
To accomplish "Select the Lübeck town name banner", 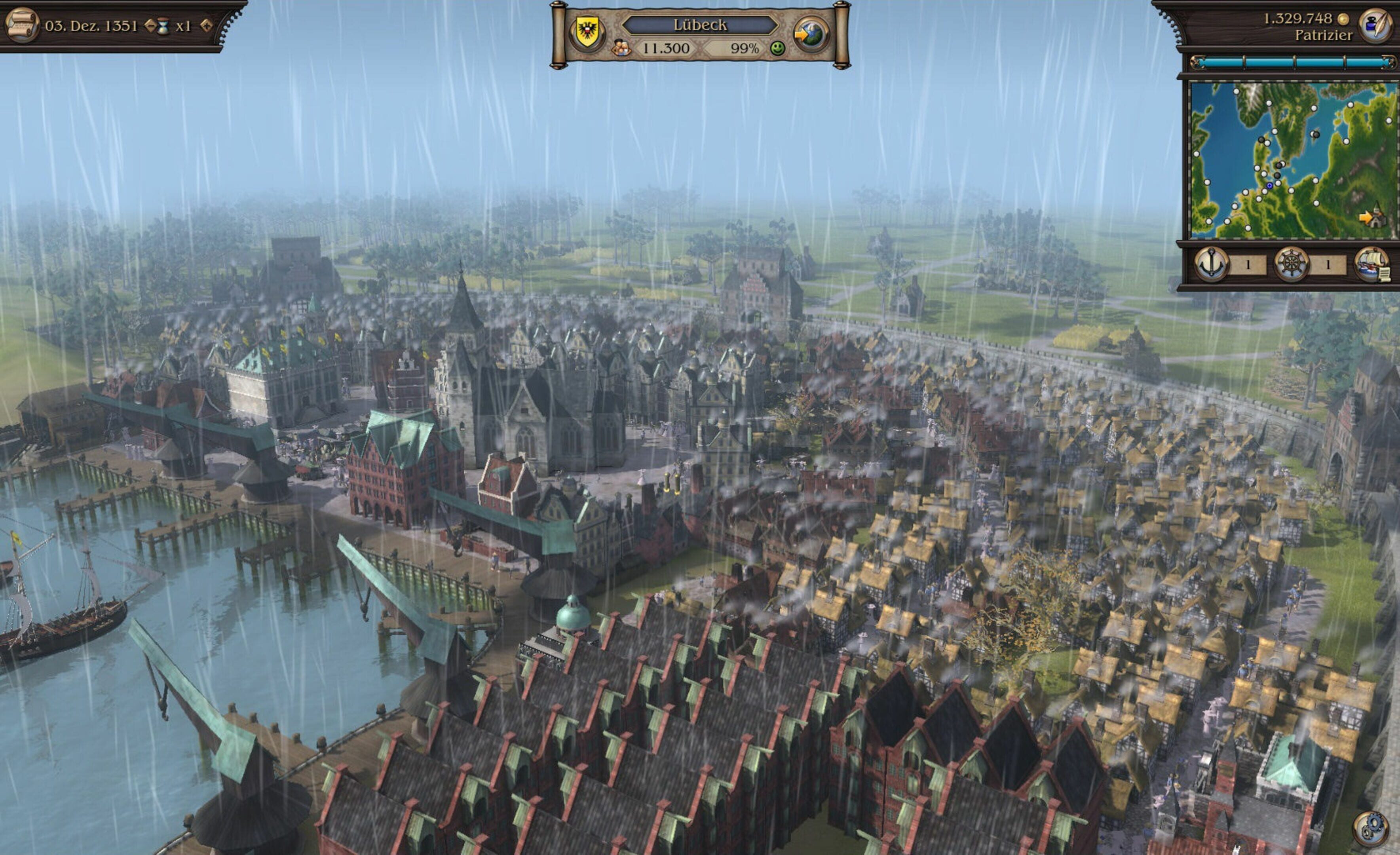I will [x=699, y=25].
